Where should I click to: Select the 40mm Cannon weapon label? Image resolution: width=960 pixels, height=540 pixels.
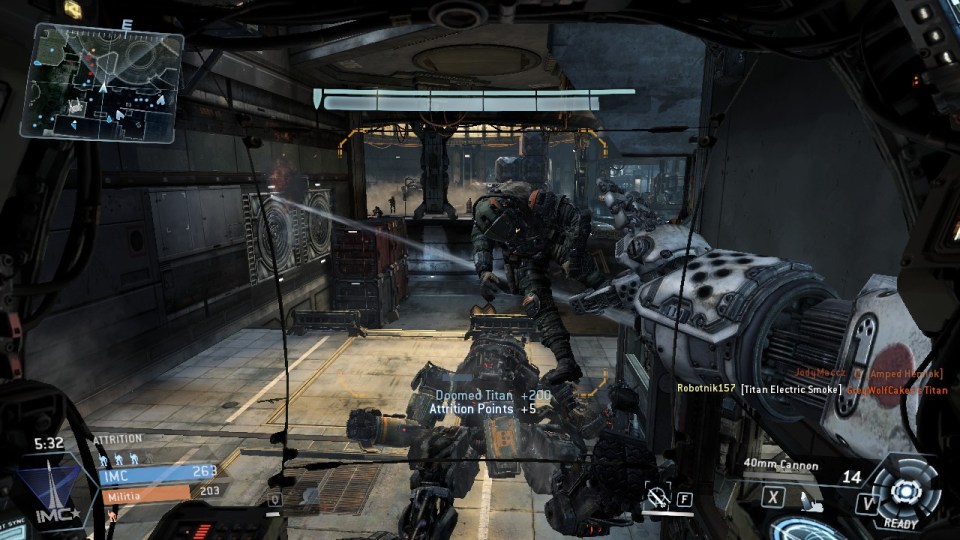[x=781, y=465]
